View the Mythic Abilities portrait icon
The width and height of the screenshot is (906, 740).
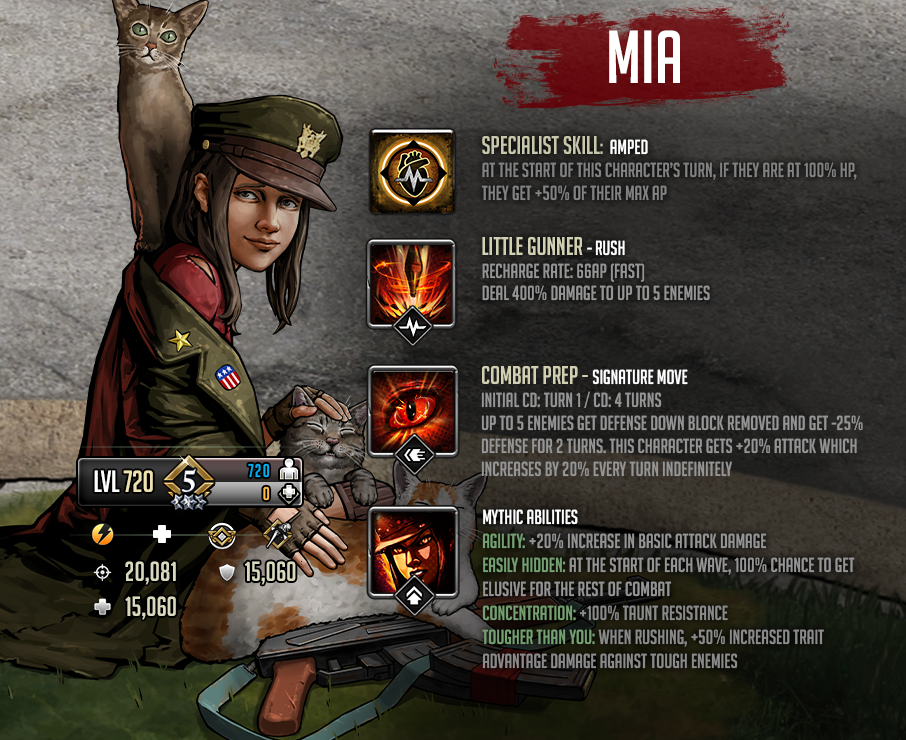click(409, 549)
